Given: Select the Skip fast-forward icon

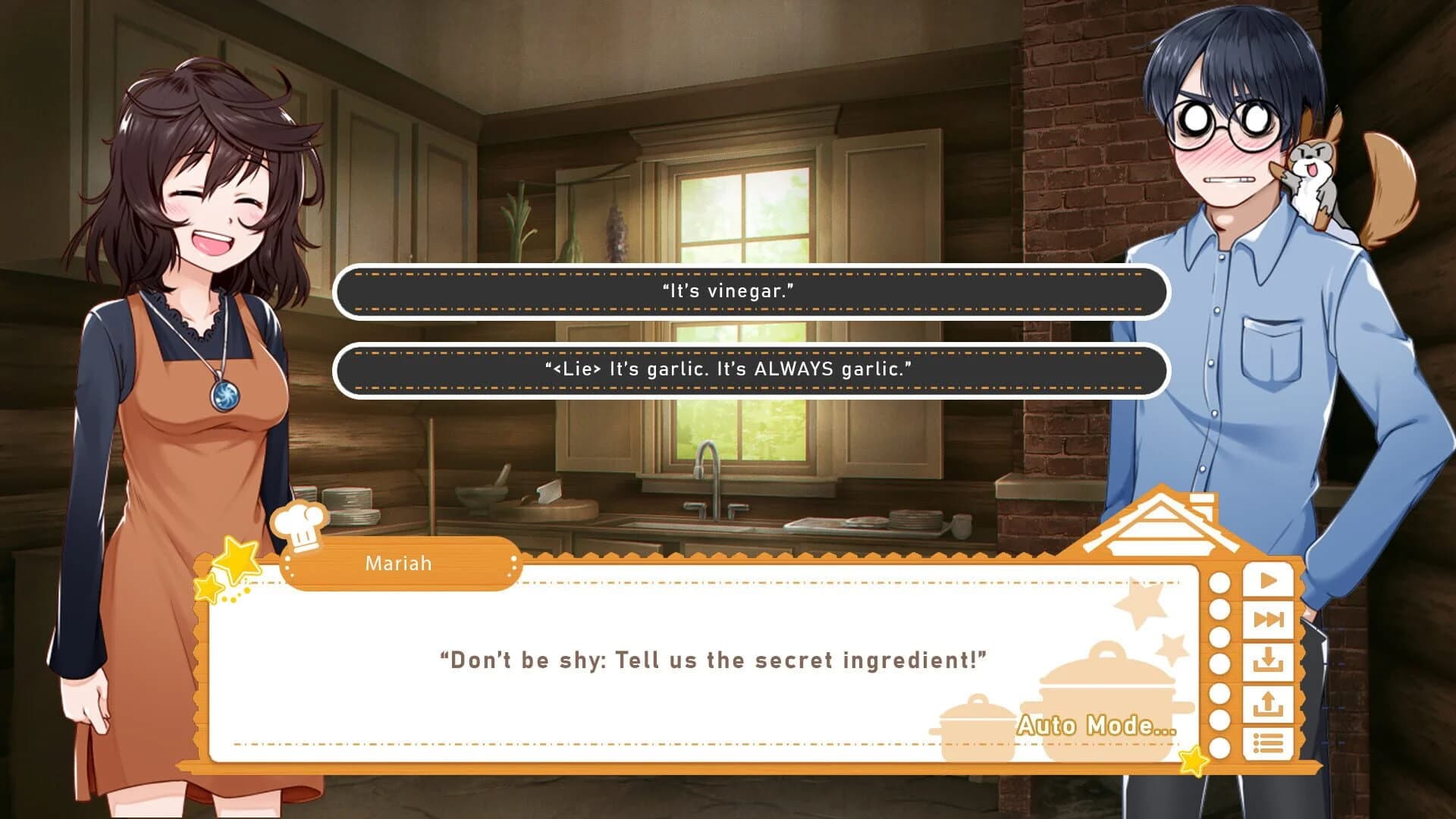Looking at the screenshot, I should point(1266,618).
